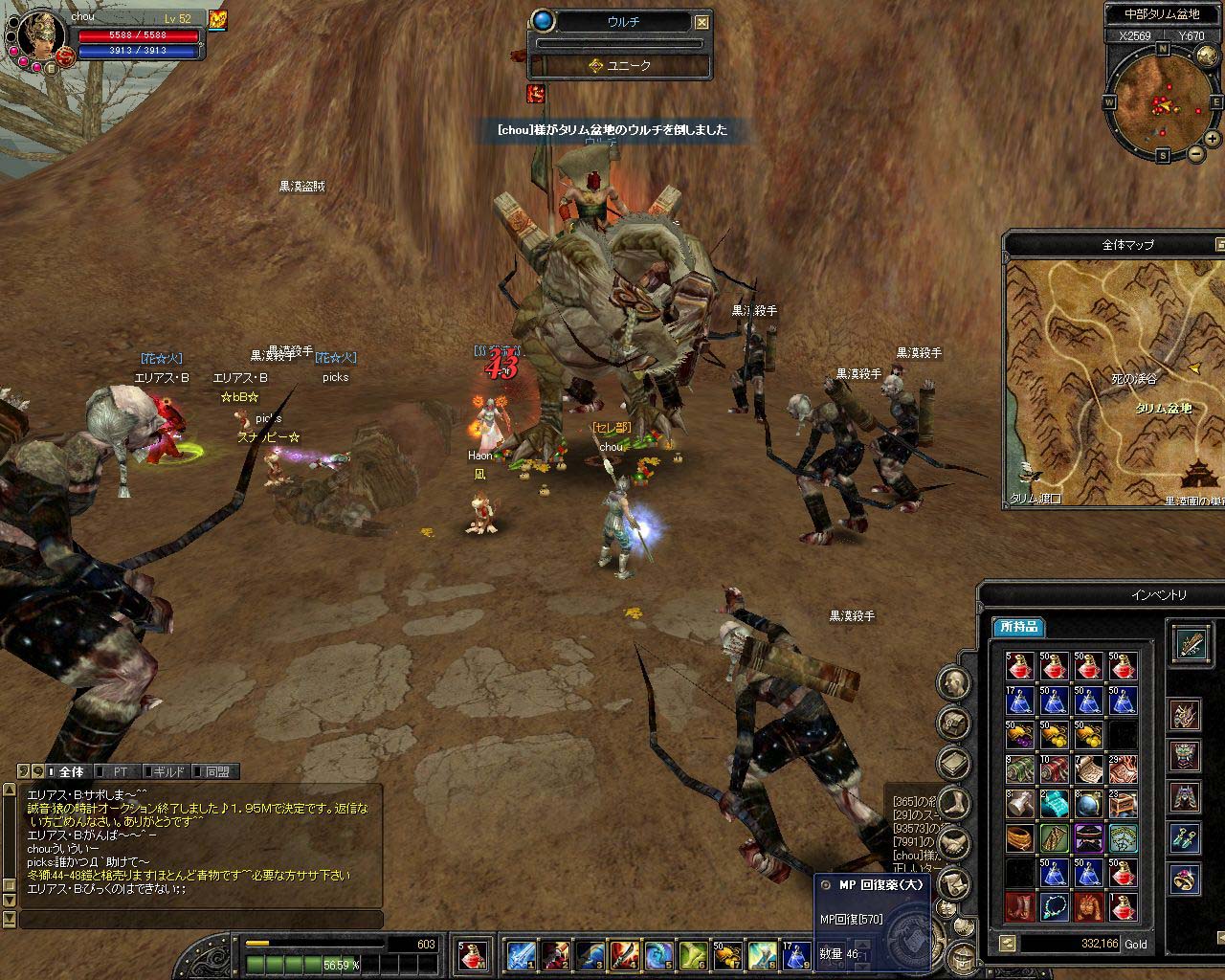The height and width of the screenshot is (980, 1225).
Task: Select the 同盟 chat tab
Action: [x=216, y=771]
